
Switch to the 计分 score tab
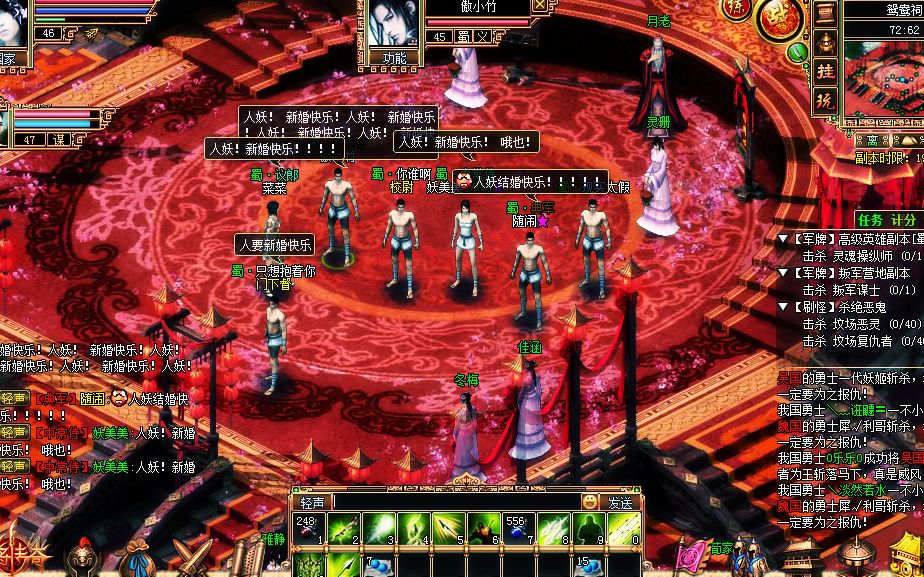point(903,219)
